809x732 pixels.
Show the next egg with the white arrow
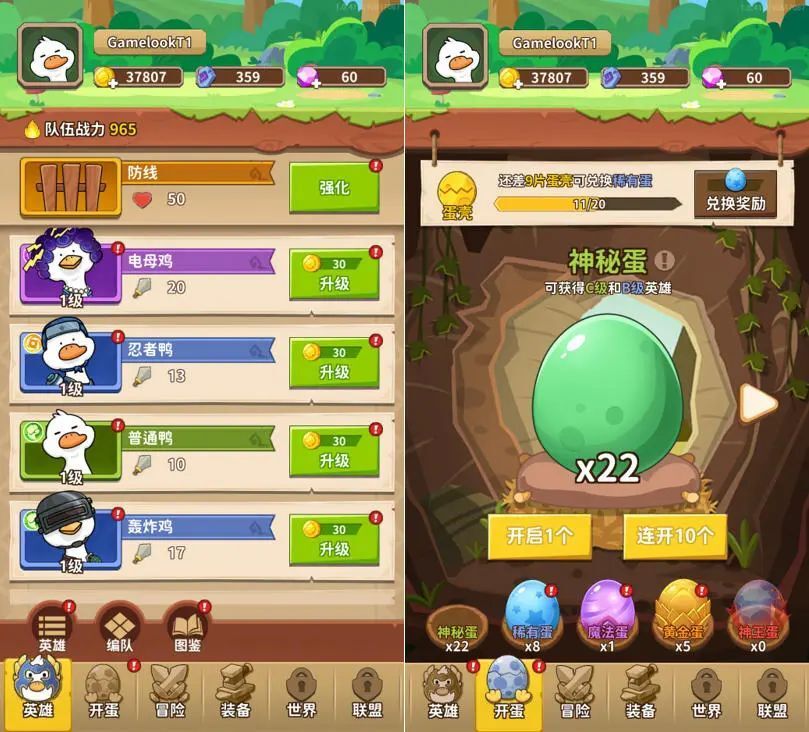760,403
